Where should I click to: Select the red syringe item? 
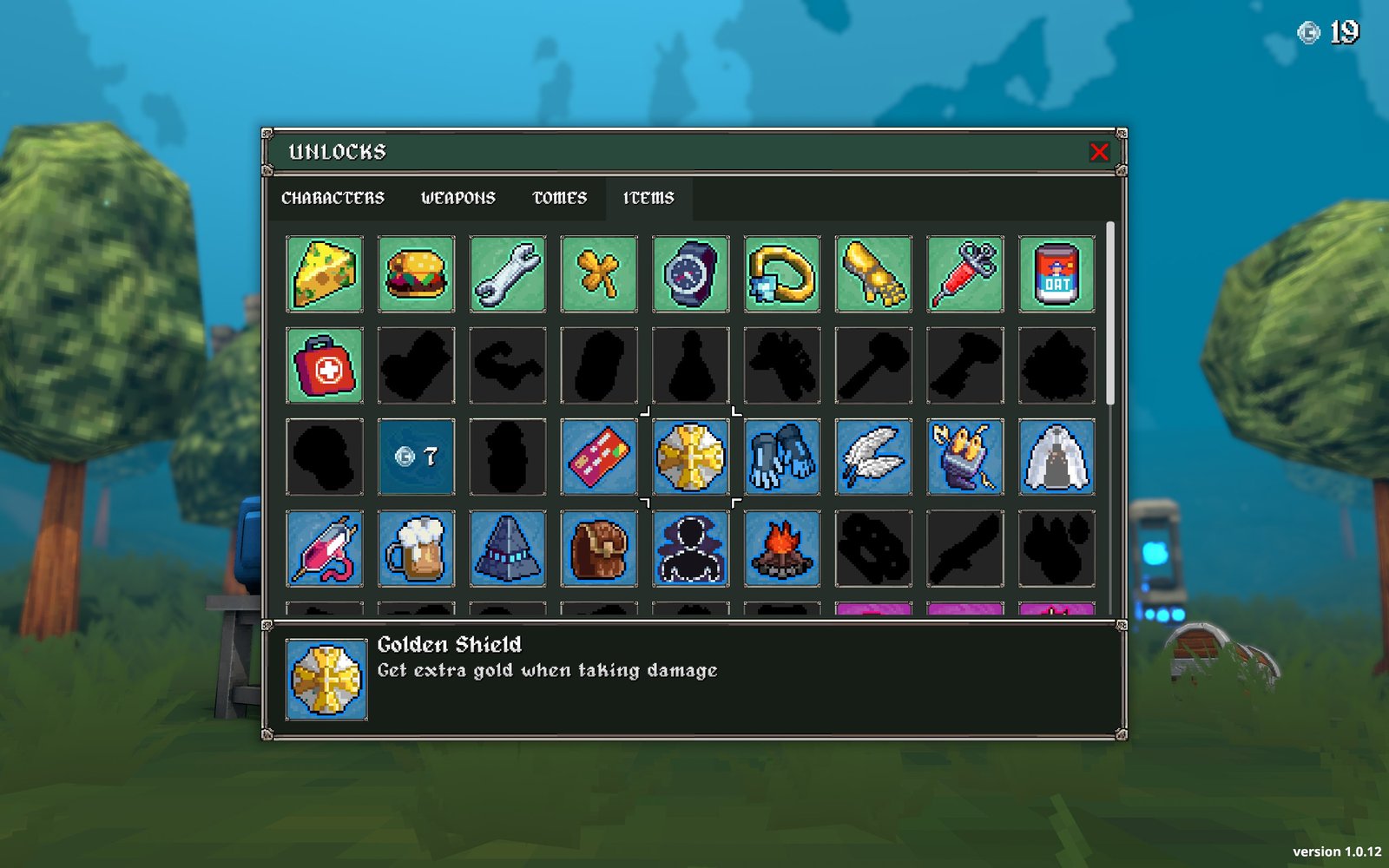click(x=965, y=274)
